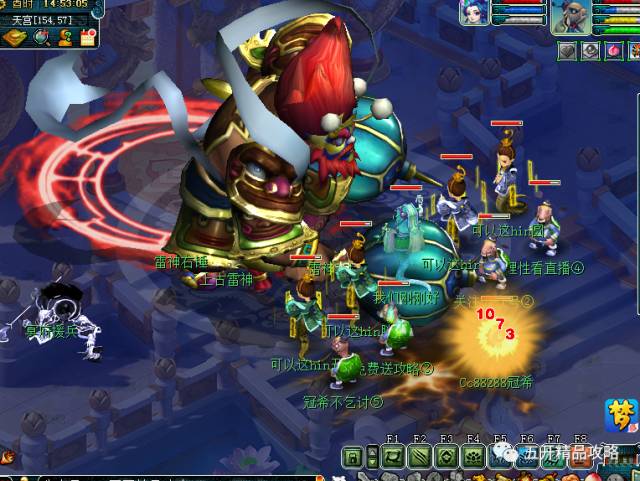Open the calendar events icon

point(87,37)
